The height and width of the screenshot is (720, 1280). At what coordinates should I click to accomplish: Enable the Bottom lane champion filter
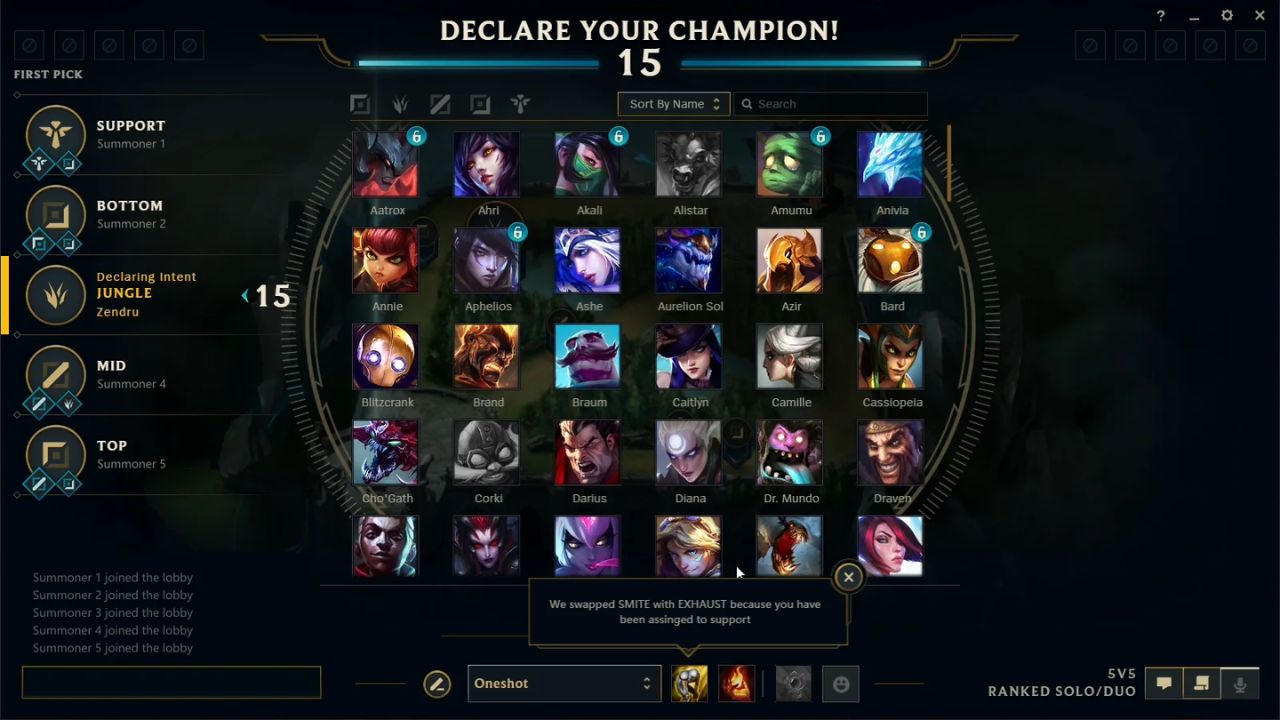click(480, 103)
